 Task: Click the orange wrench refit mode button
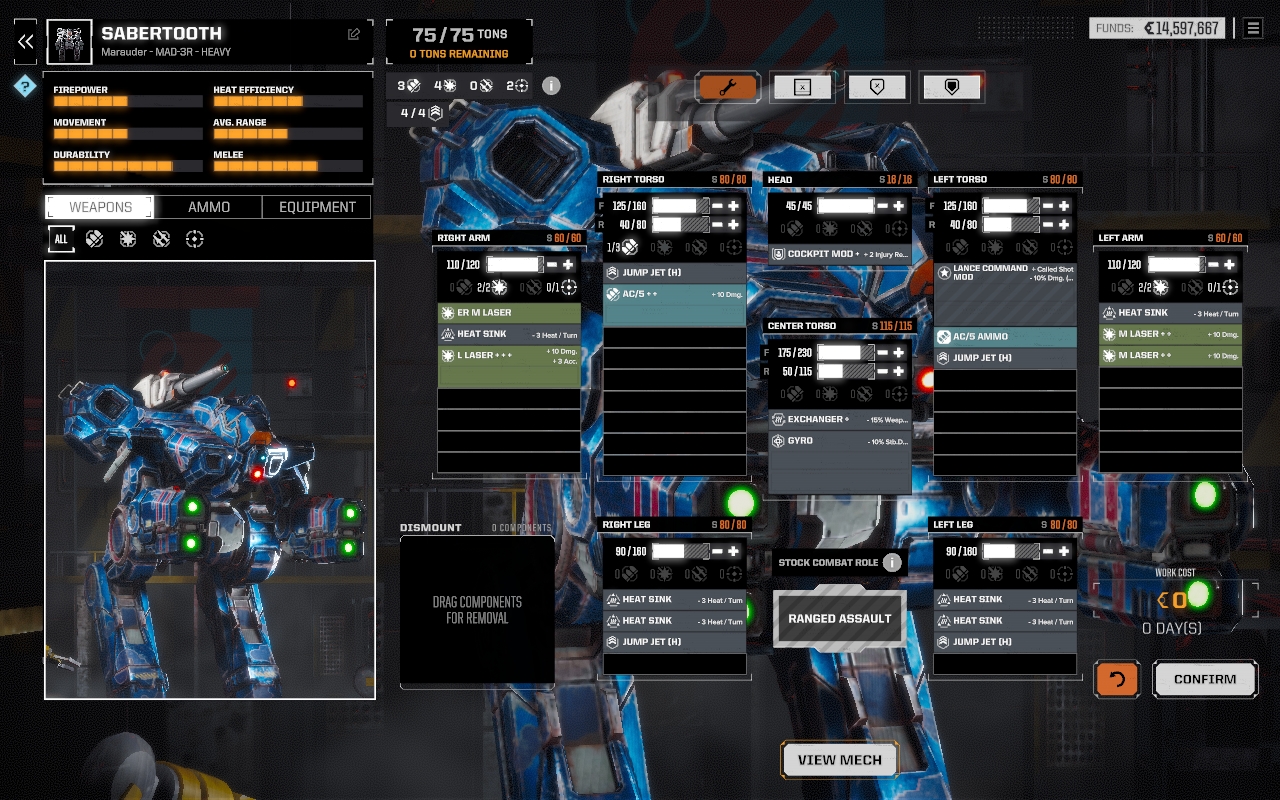[x=727, y=87]
